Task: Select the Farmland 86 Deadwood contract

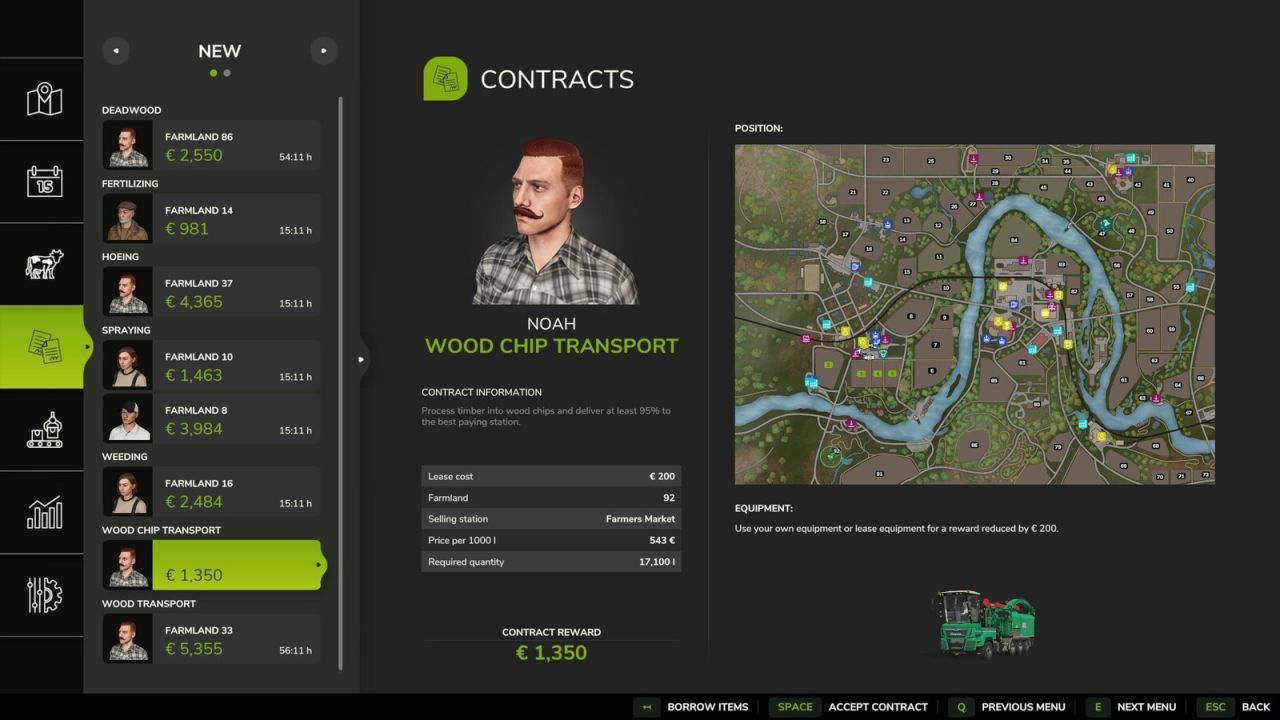Action: coord(210,145)
